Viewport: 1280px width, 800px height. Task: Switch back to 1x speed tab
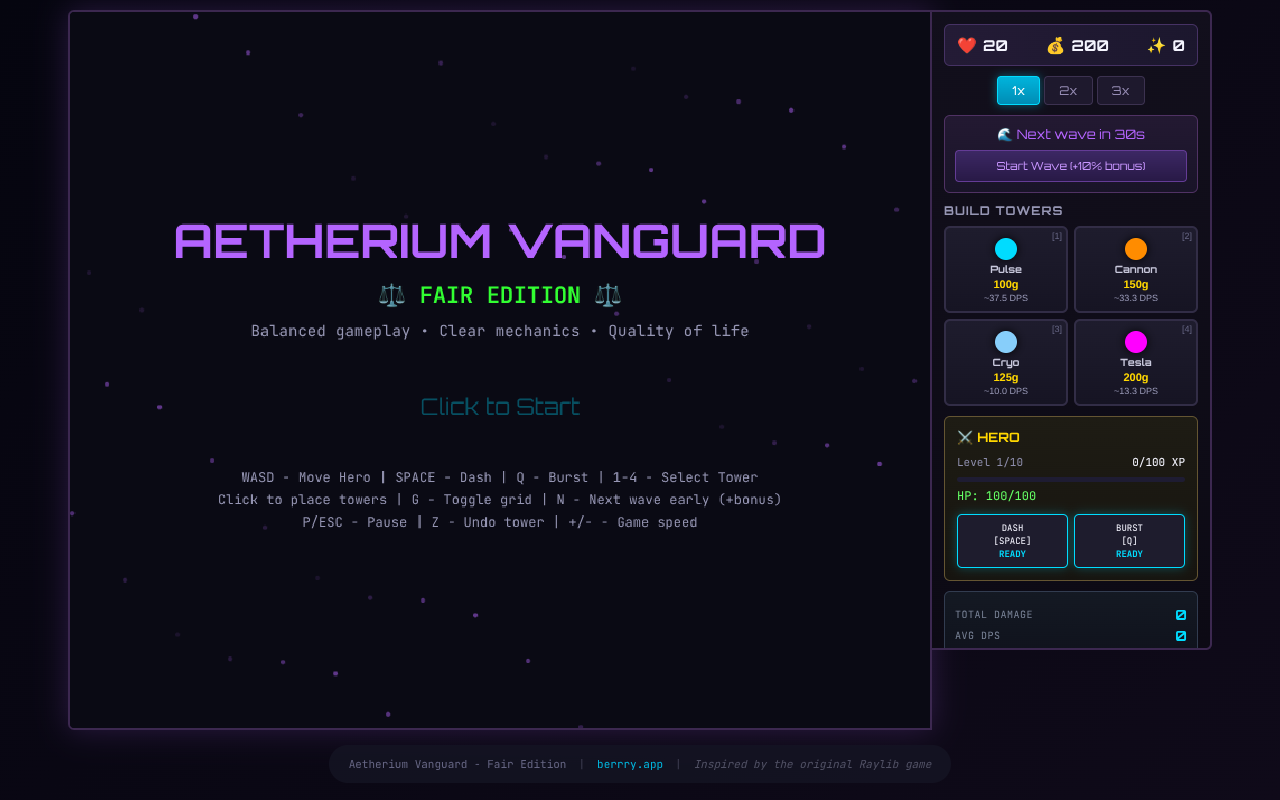point(1017,90)
